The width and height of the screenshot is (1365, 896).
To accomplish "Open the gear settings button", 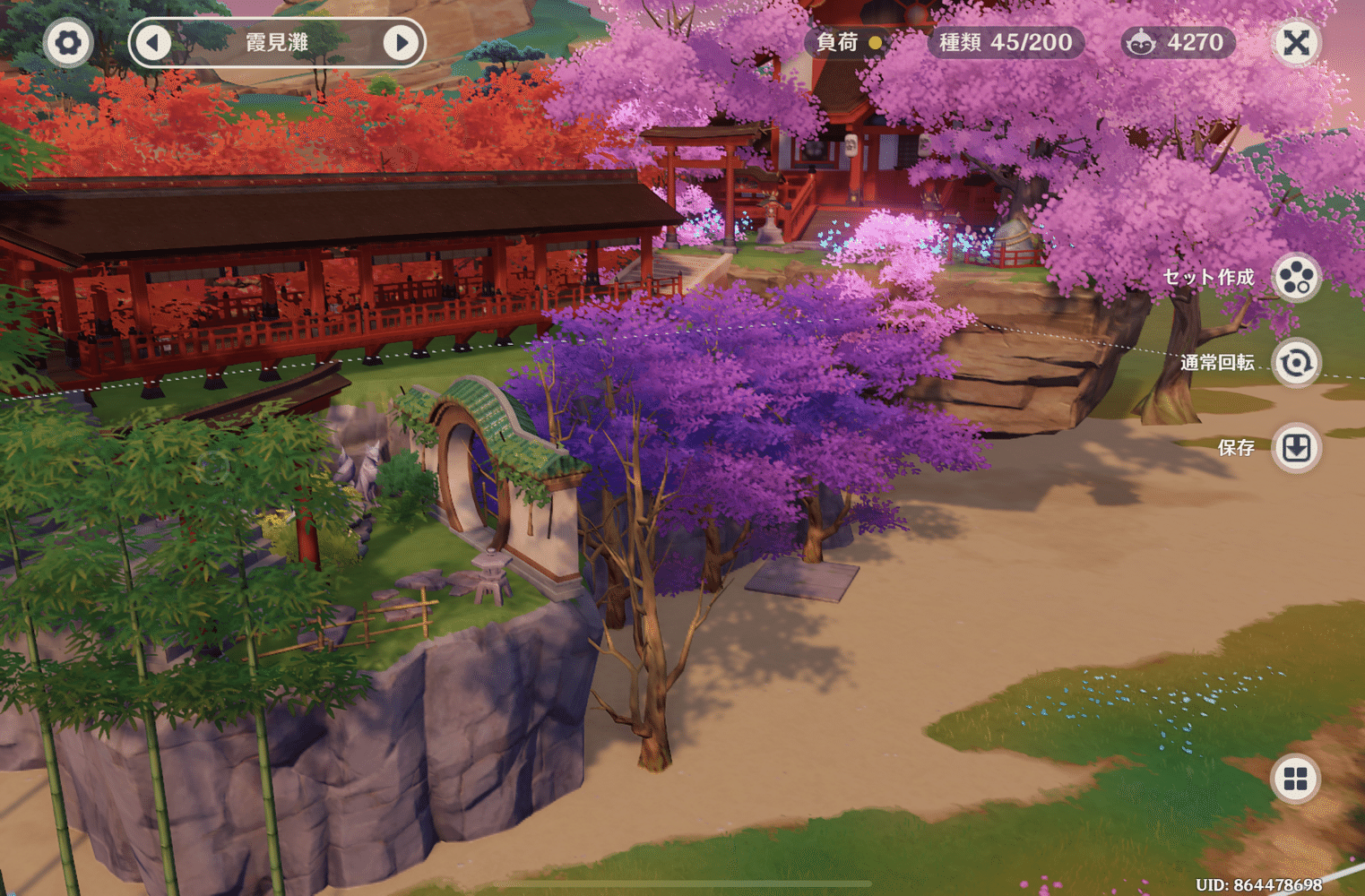I will (68, 42).
